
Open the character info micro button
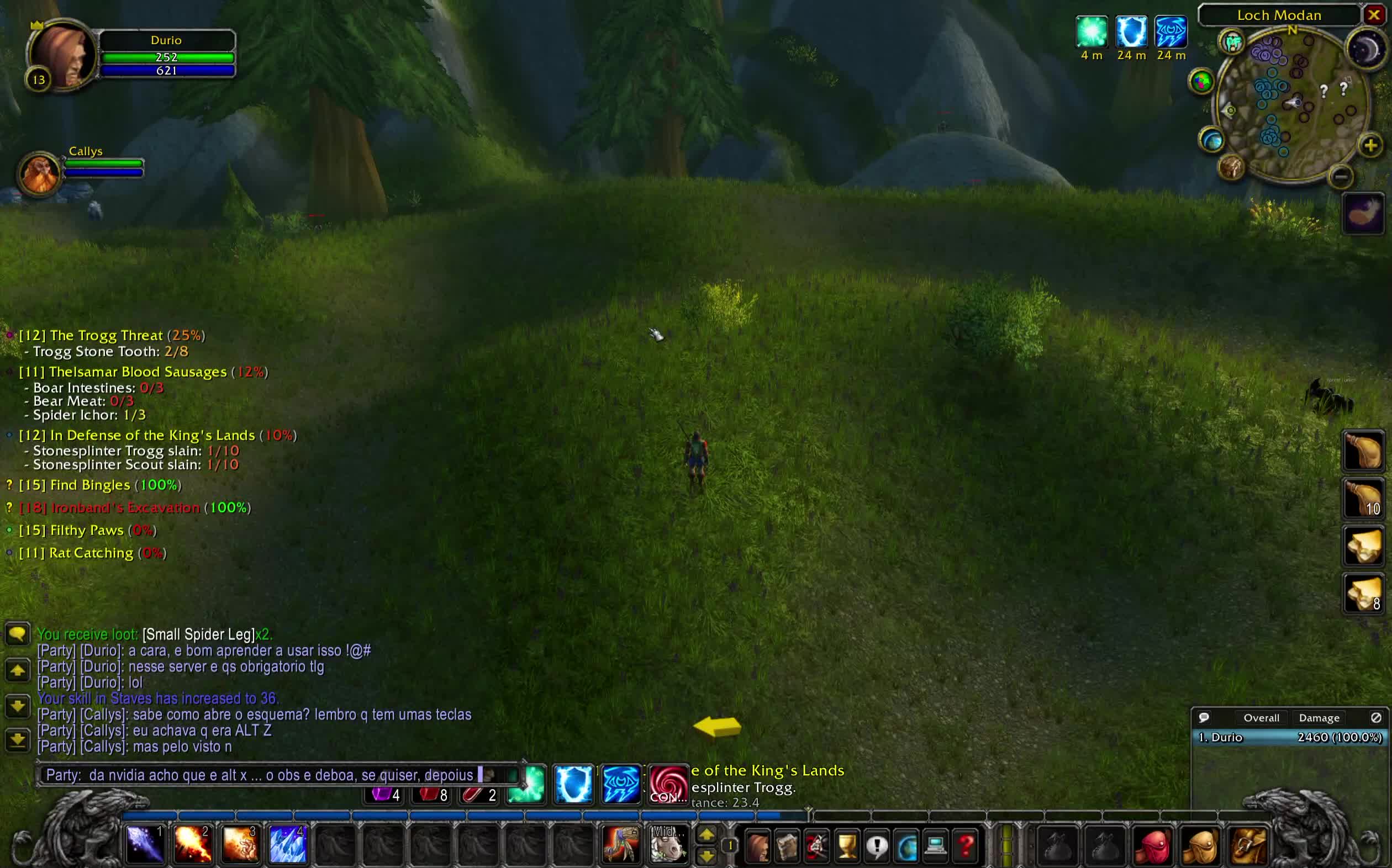757,845
